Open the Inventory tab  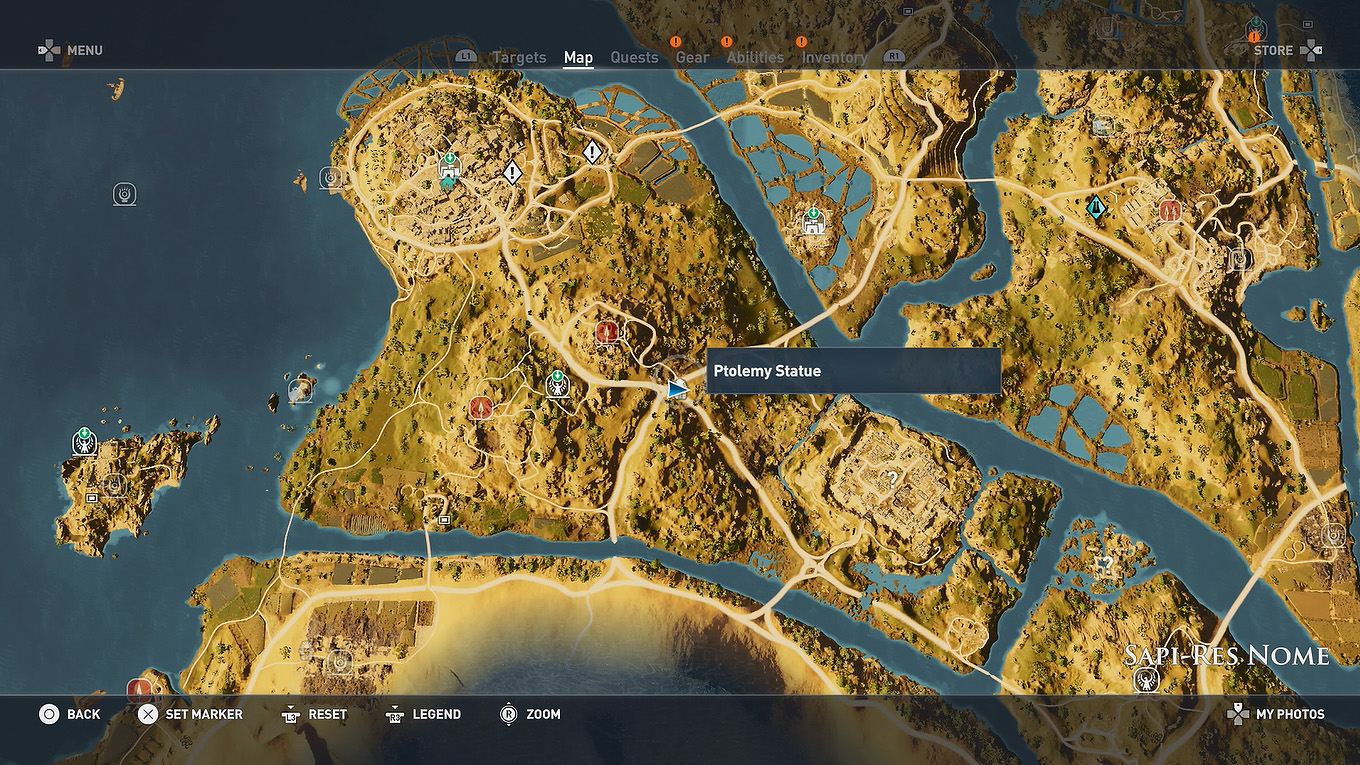835,57
